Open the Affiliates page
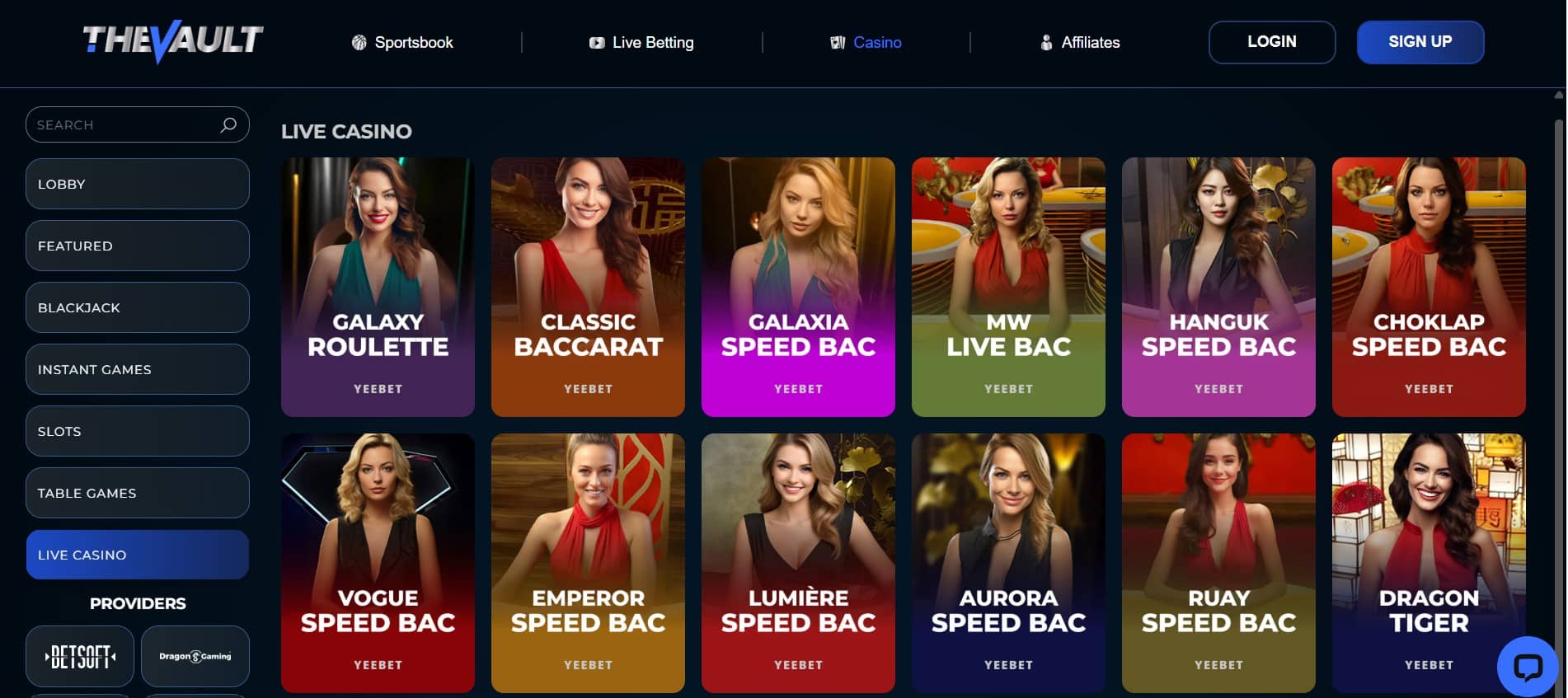Viewport: 1568px width, 698px height. point(1080,42)
